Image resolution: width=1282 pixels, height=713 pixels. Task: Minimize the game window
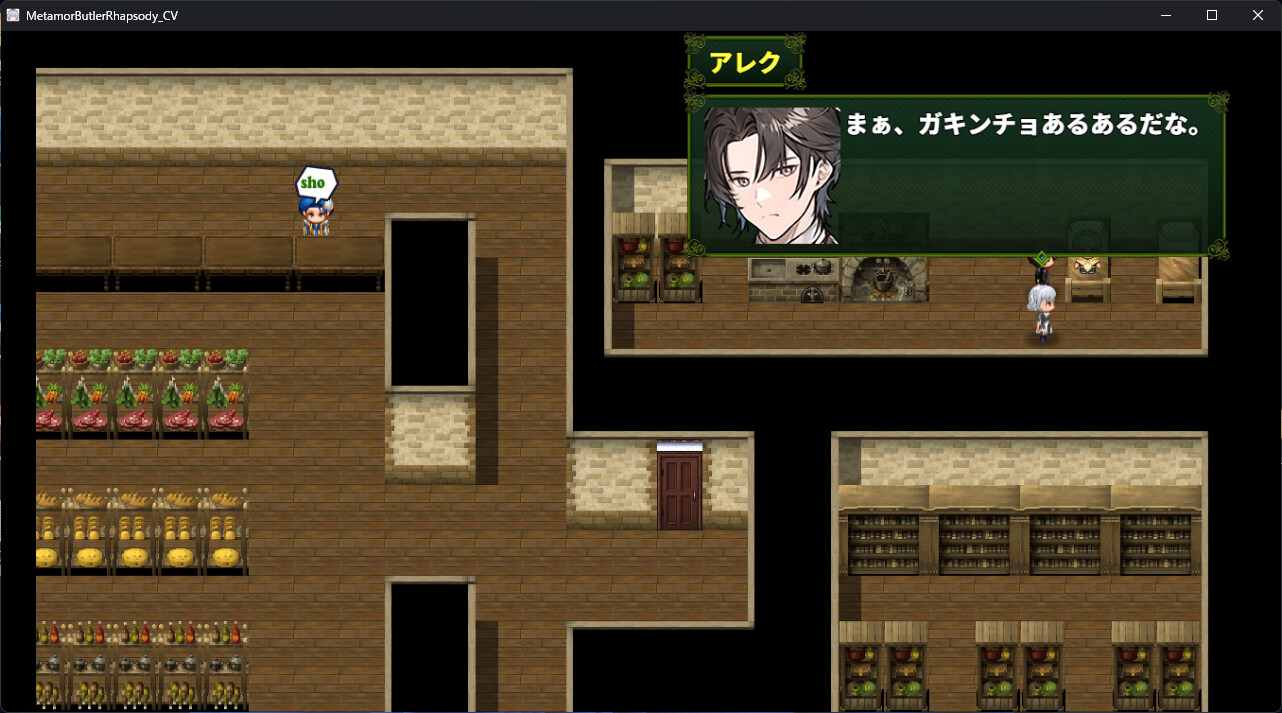coord(1166,15)
